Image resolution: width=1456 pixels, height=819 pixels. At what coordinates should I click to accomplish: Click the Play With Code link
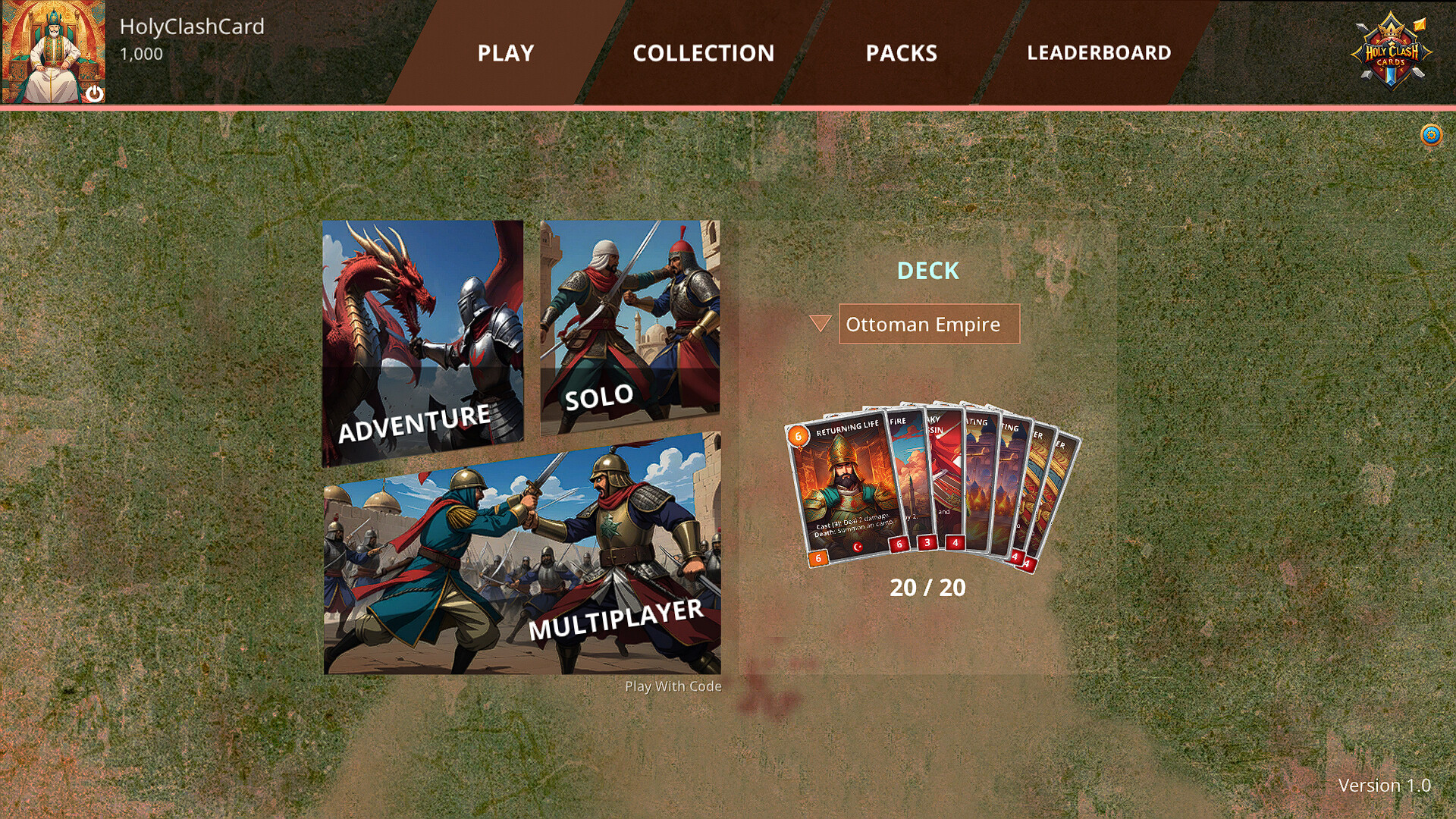(x=672, y=686)
